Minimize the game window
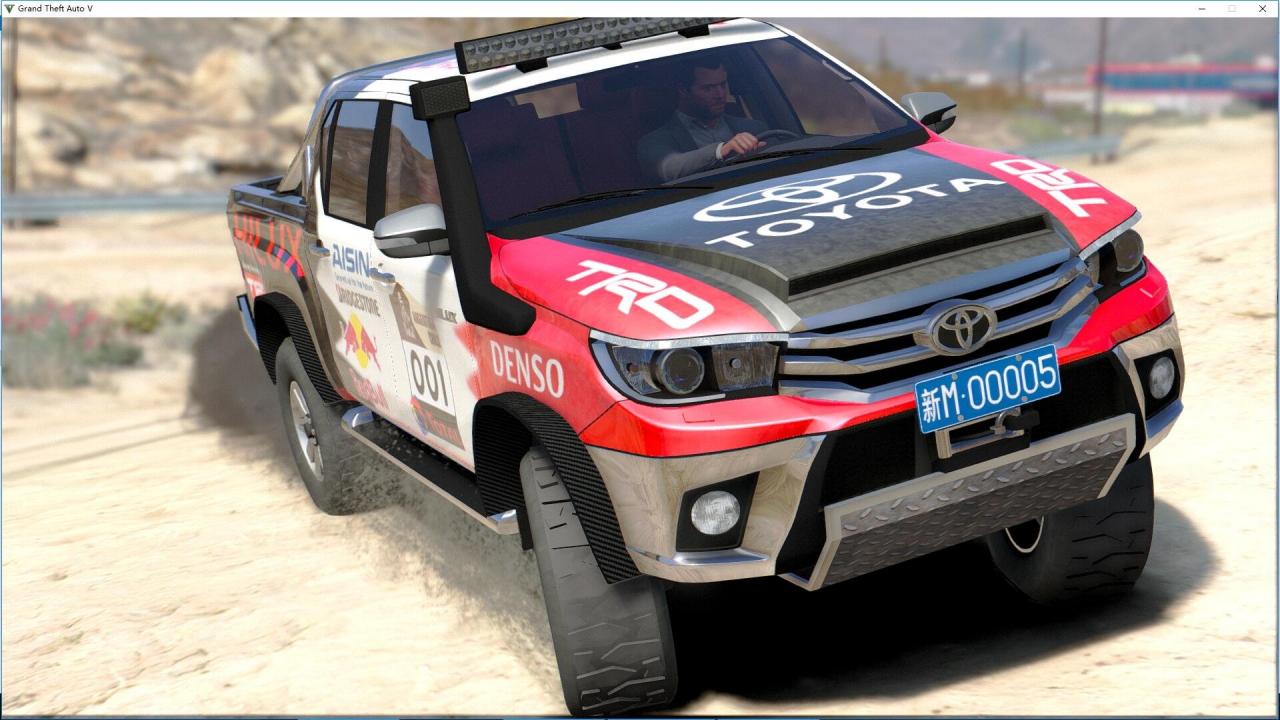Viewport: 1280px width, 720px height. tap(1201, 8)
